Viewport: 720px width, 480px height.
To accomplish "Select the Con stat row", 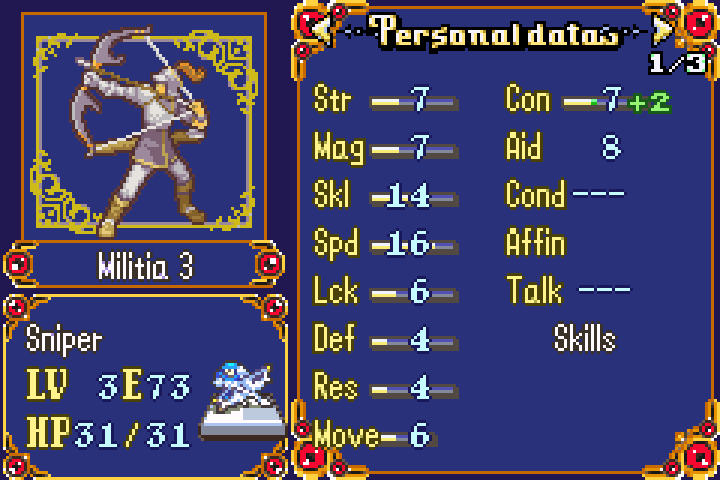I will (587, 100).
